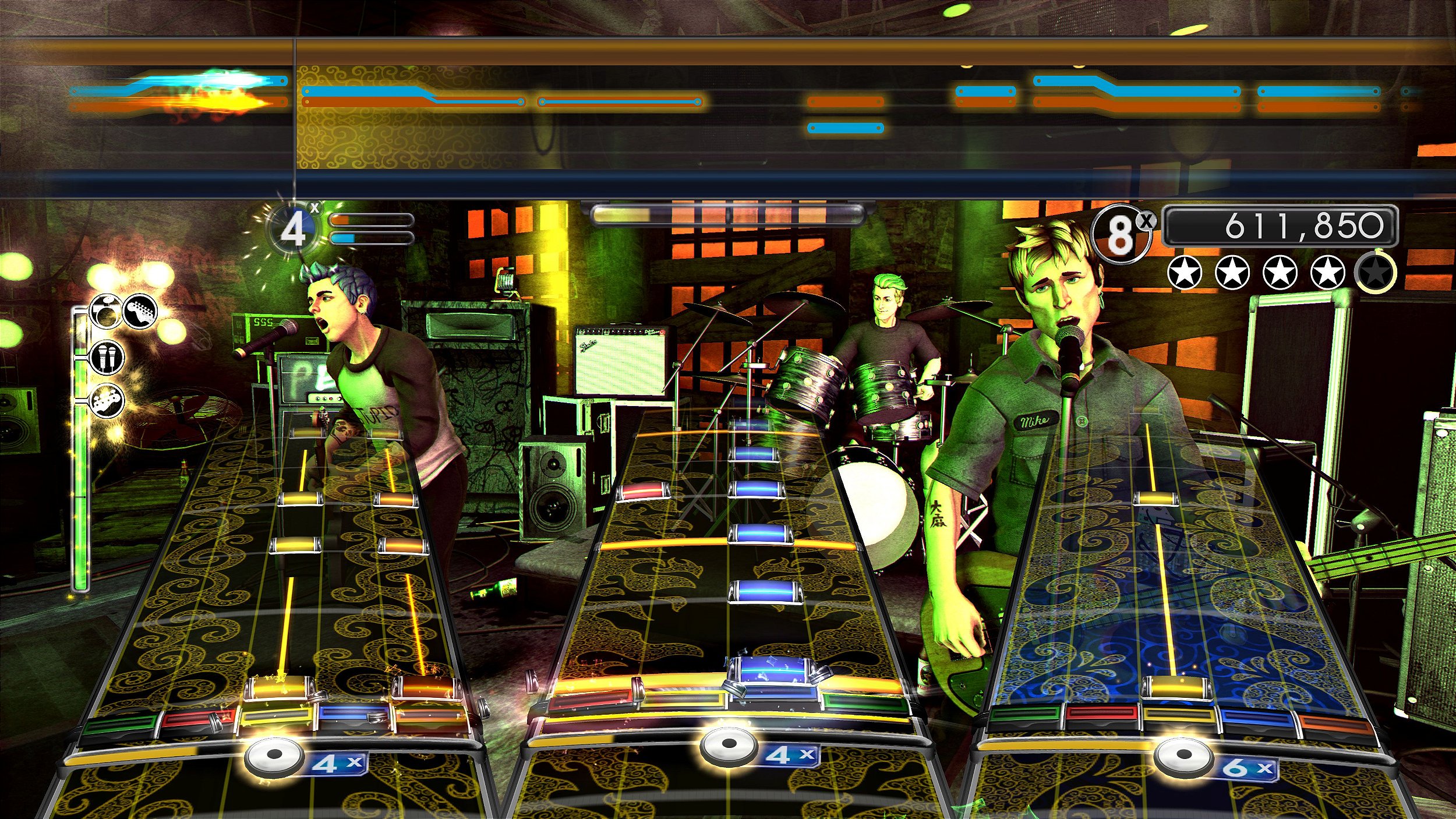This screenshot has width=1456, height=819.
Task: Select the dual microphone vocals icon
Action: [108, 357]
